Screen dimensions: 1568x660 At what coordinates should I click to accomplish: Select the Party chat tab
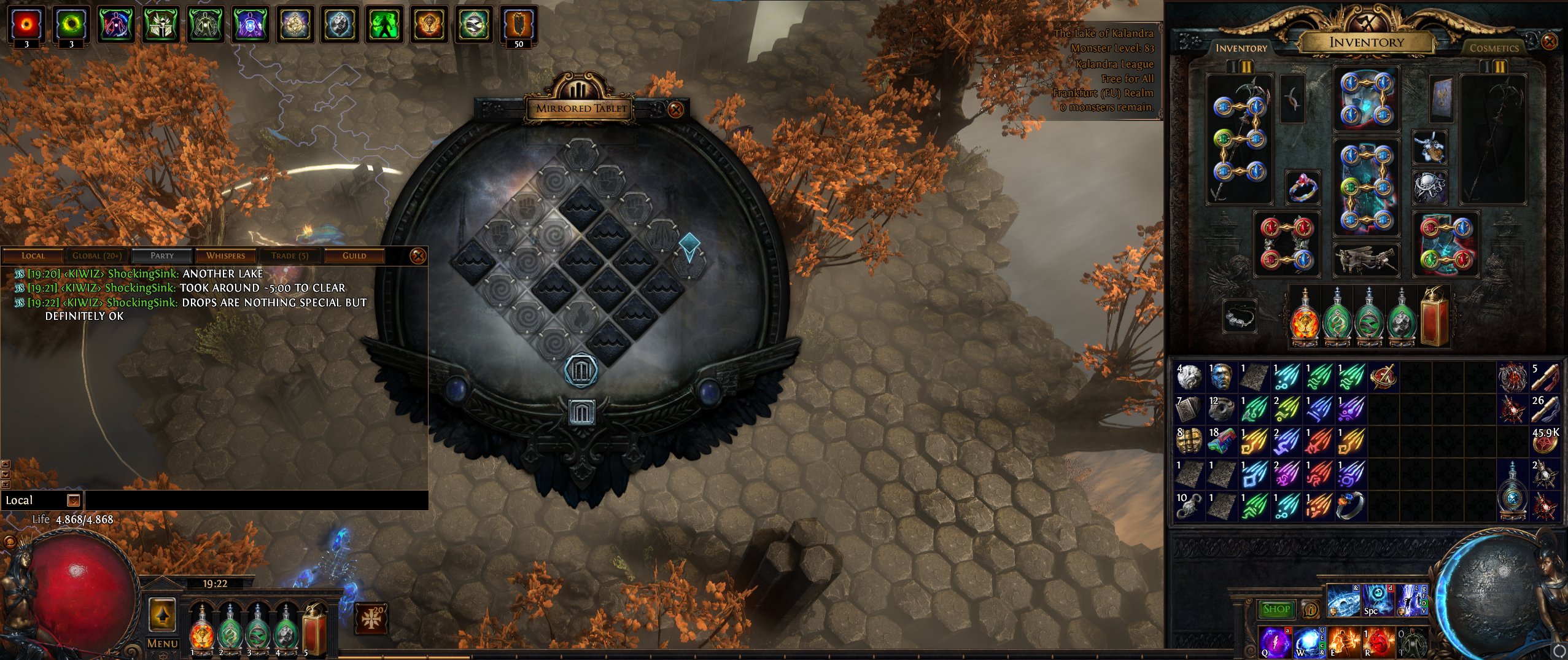coord(162,255)
